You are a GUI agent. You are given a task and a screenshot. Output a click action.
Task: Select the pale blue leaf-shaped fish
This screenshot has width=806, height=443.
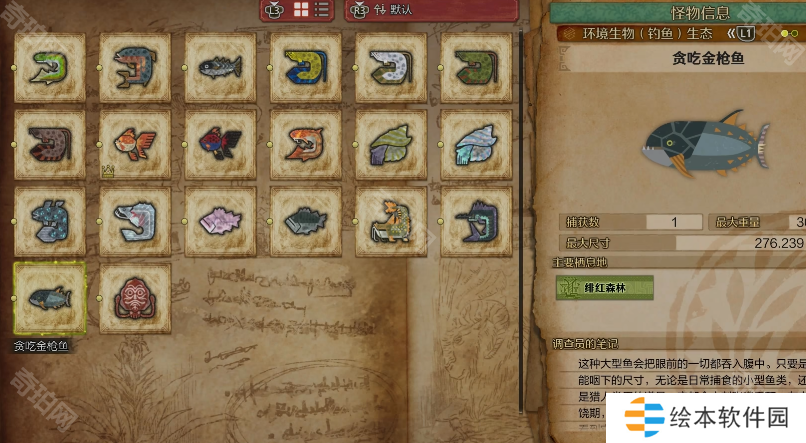476,145
